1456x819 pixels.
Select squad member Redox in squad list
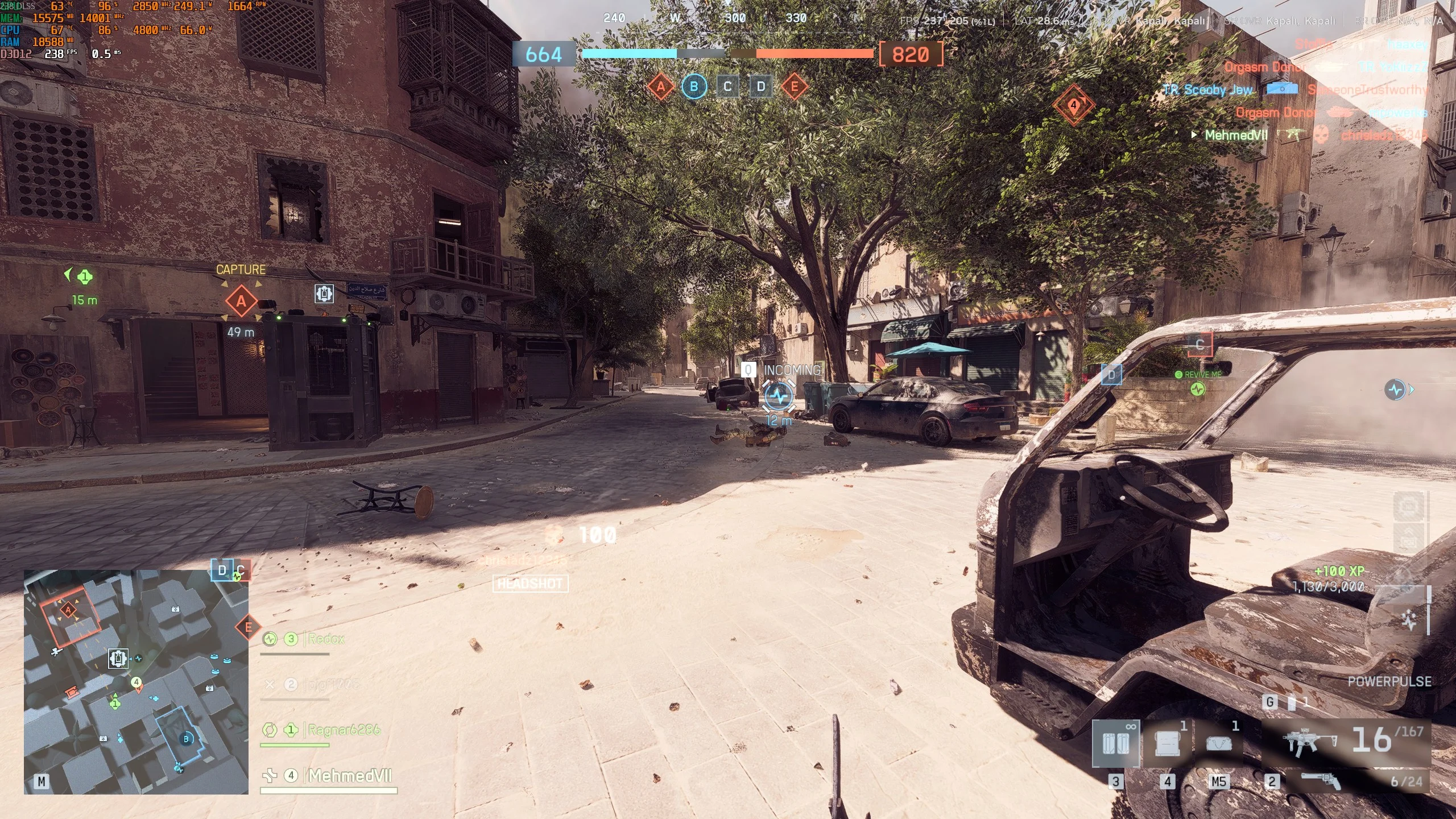pos(326,639)
